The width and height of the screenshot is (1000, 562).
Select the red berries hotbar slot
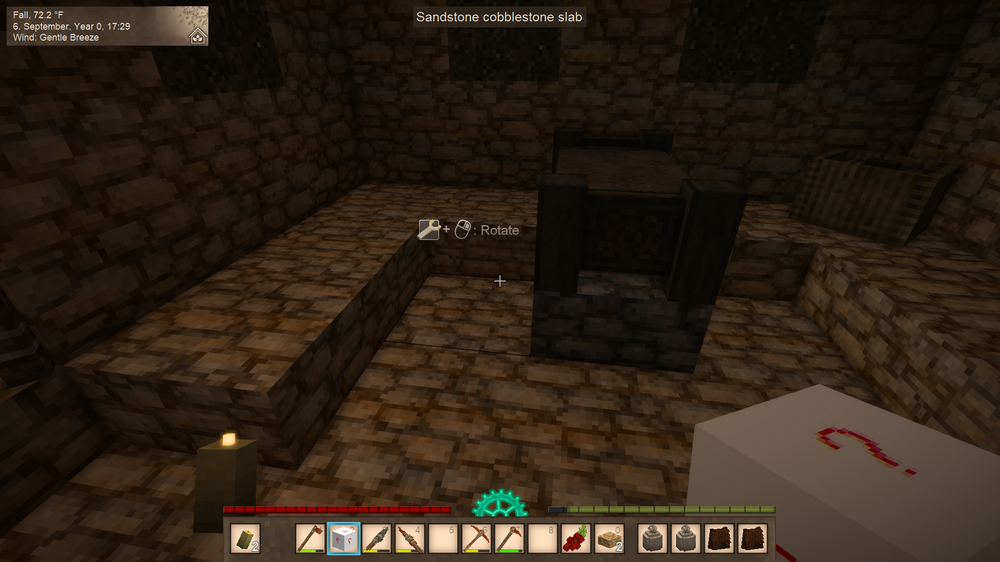tap(575, 539)
